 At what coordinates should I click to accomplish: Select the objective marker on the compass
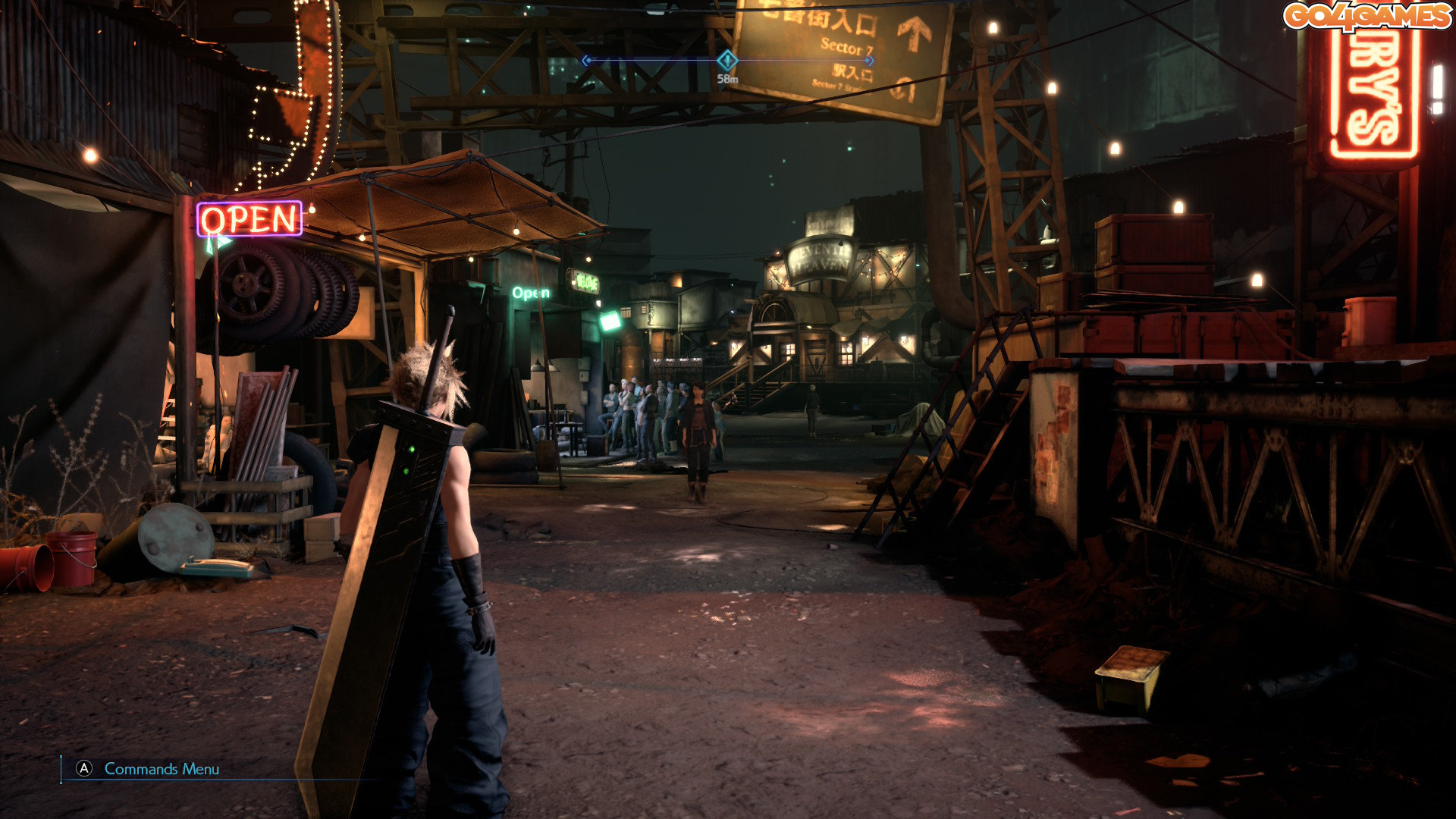coord(726,60)
